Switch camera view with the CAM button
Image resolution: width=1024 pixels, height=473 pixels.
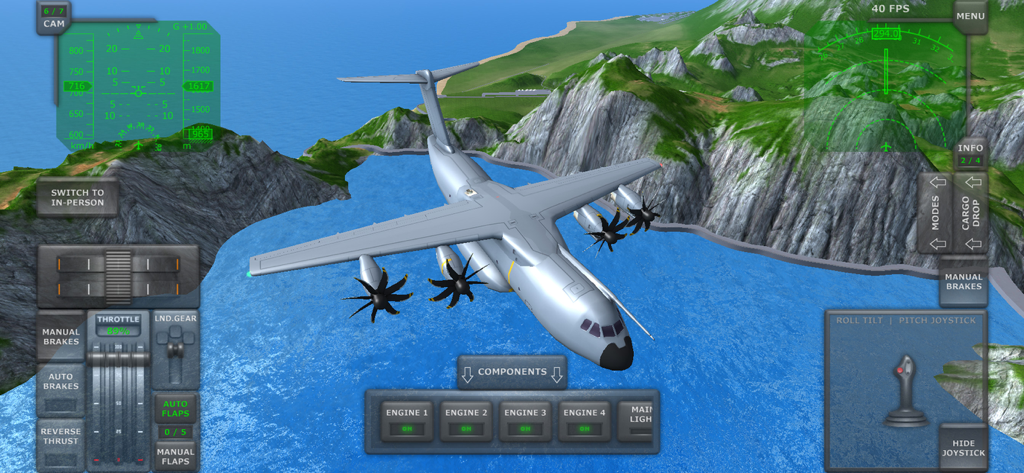point(53,17)
